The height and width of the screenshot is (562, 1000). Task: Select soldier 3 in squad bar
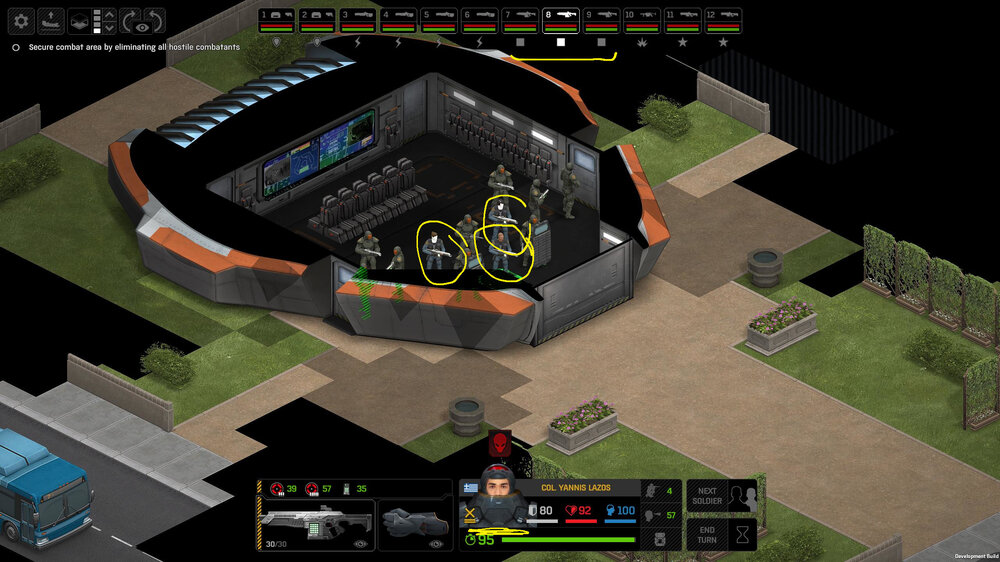pos(358,18)
